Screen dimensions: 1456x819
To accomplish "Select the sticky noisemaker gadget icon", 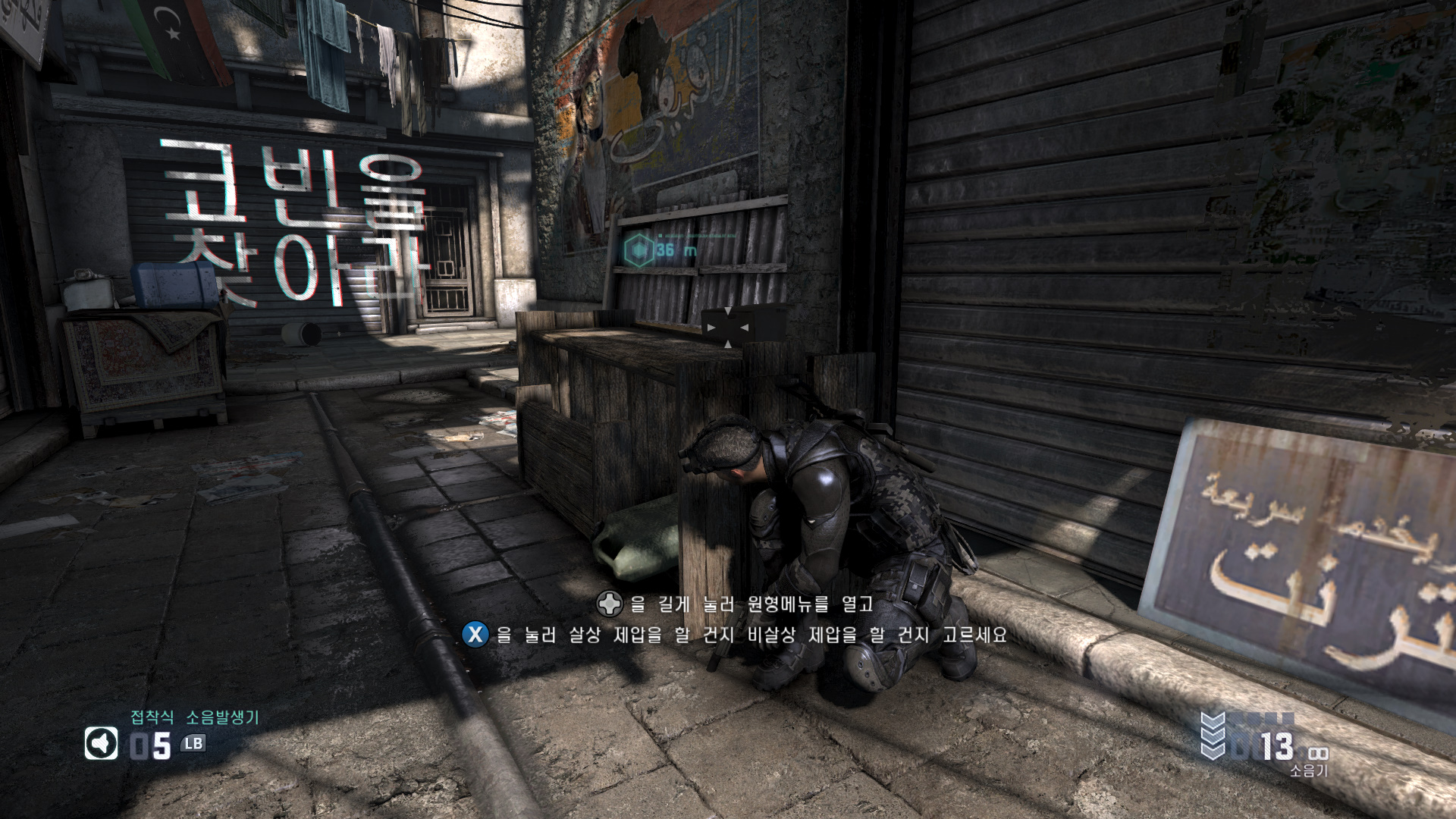I will coord(101,744).
